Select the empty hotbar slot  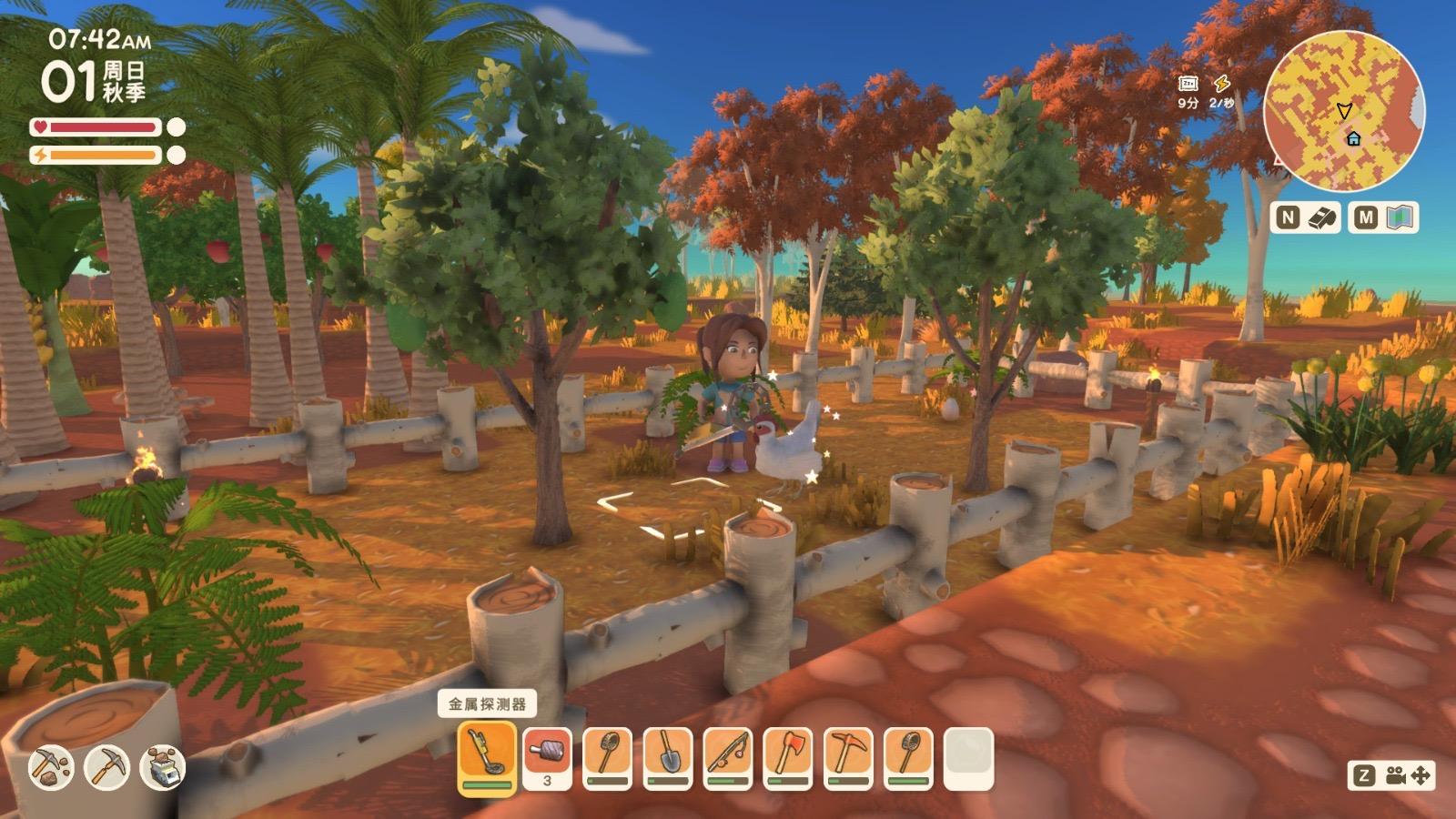pos(969,758)
